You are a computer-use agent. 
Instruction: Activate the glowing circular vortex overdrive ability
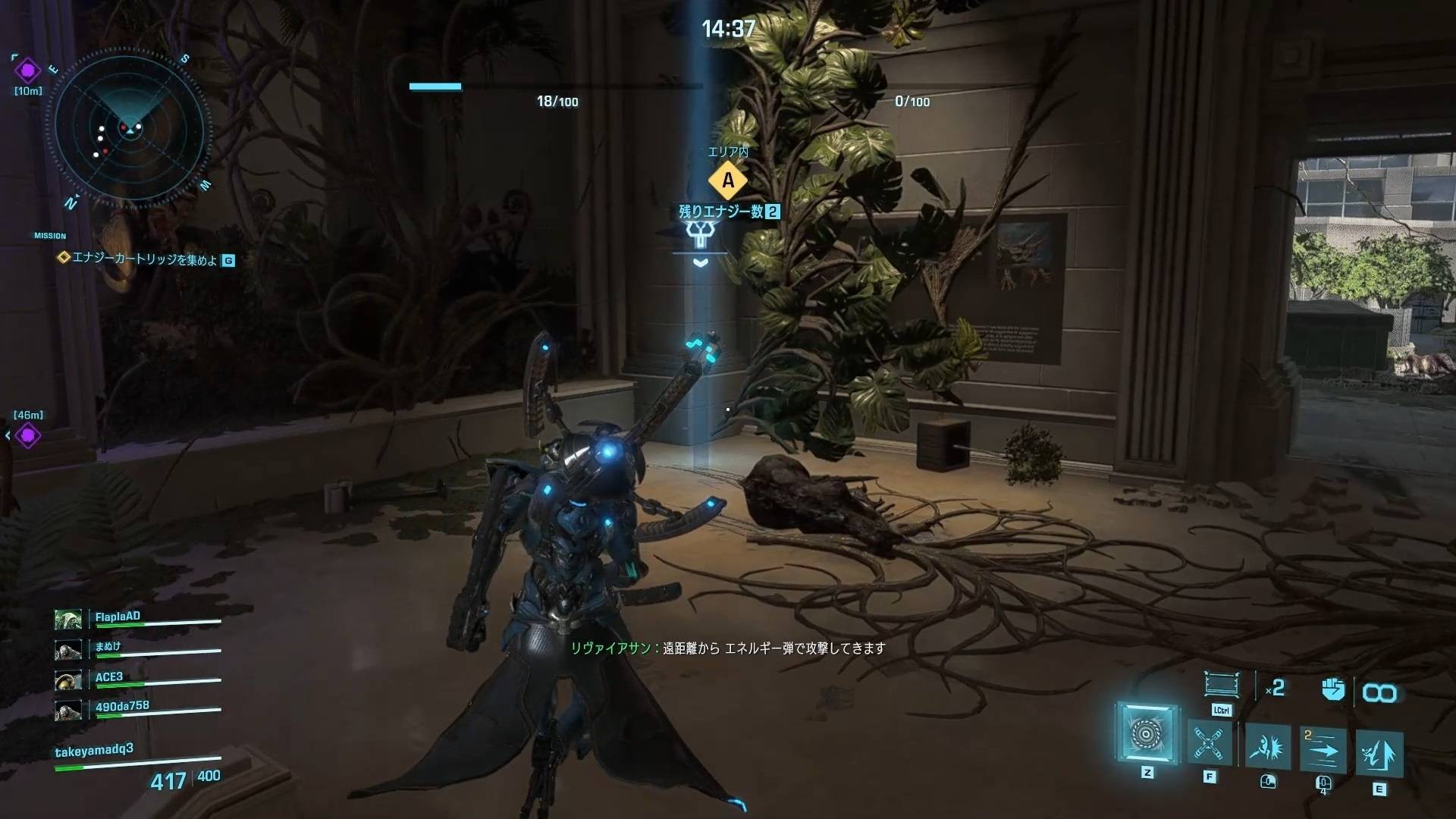[1146, 733]
